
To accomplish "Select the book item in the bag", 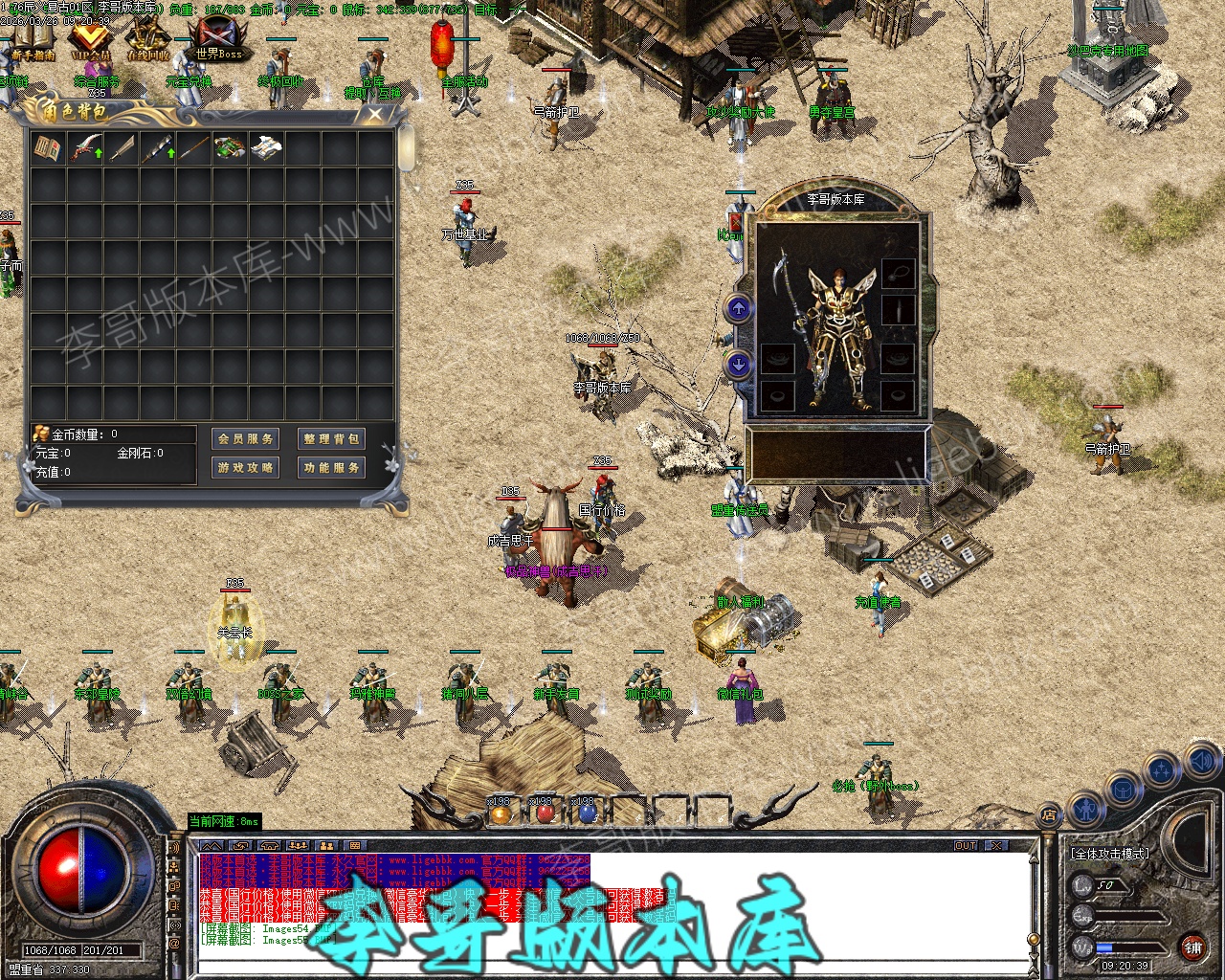I will point(48,148).
